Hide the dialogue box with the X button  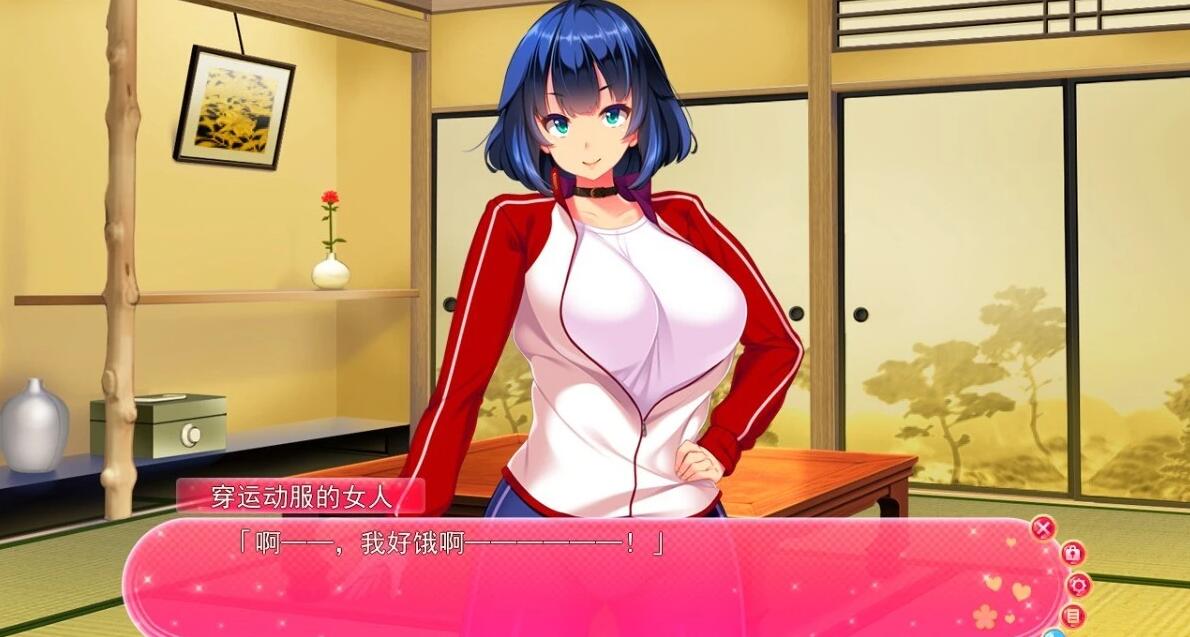click(x=1043, y=528)
